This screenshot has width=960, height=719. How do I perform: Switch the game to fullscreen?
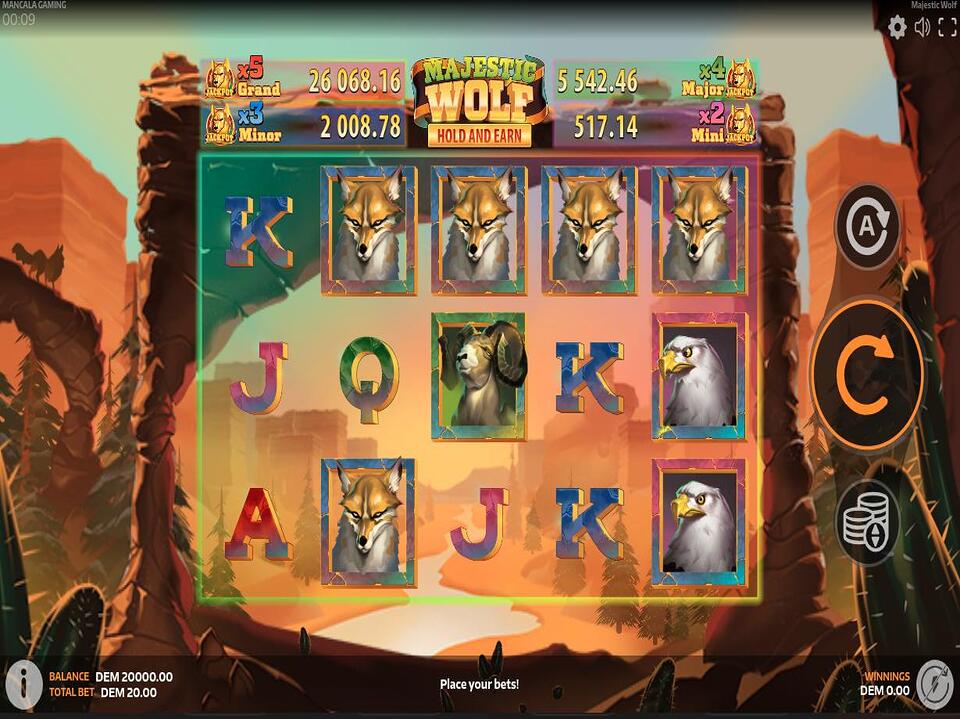[x=946, y=28]
